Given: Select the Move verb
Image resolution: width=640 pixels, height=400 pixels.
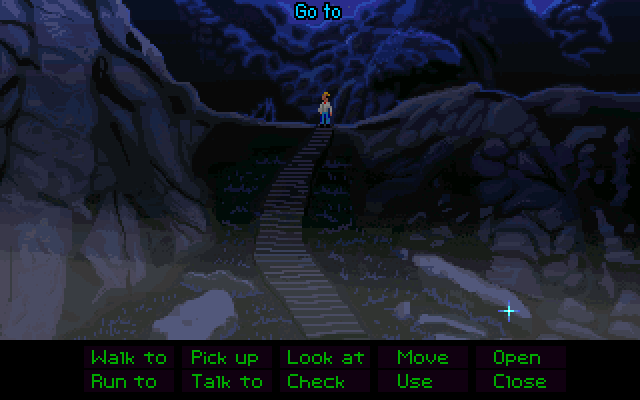Looking at the screenshot, I should click(x=422, y=357).
